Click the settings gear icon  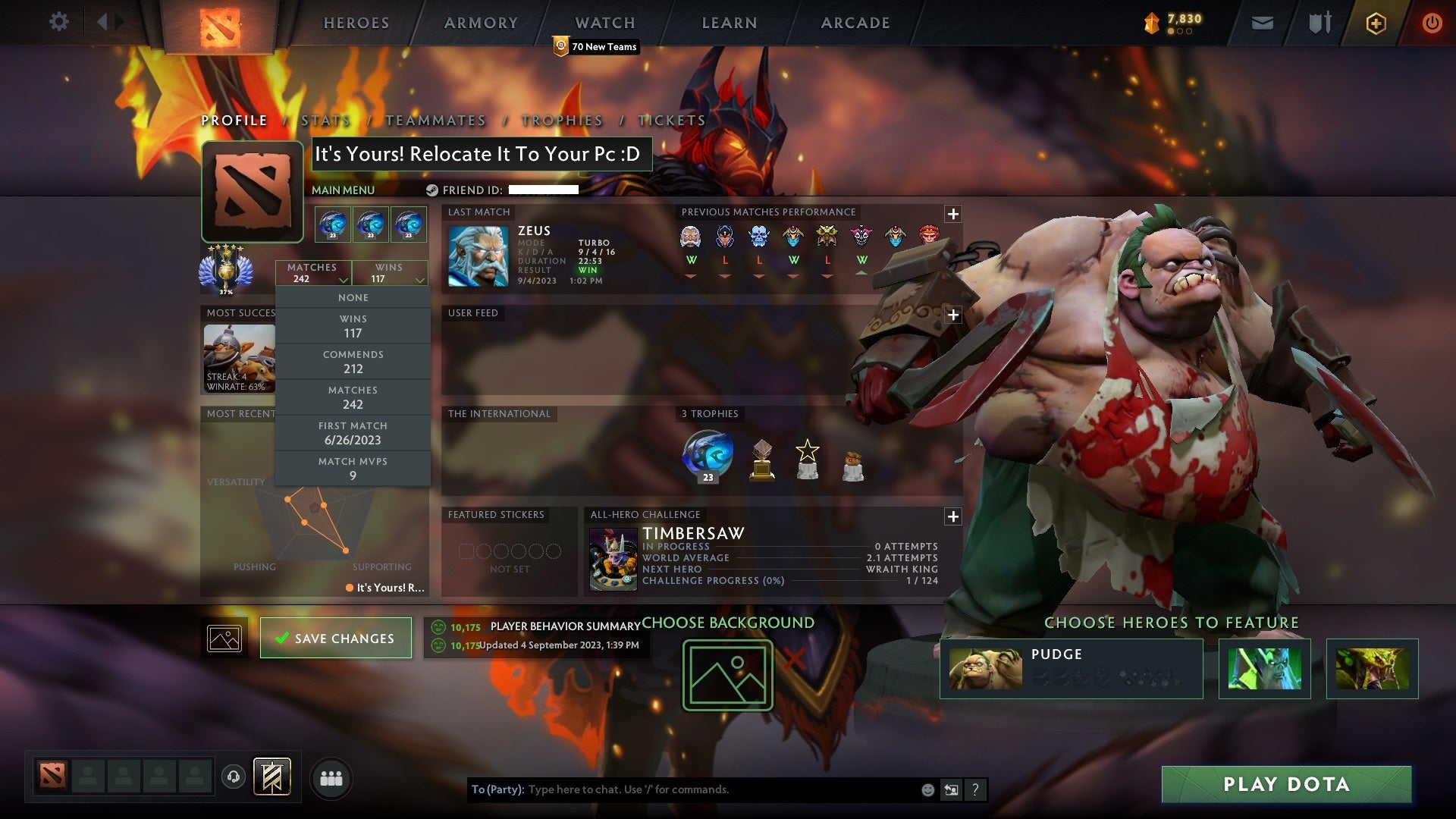point(58,22)
